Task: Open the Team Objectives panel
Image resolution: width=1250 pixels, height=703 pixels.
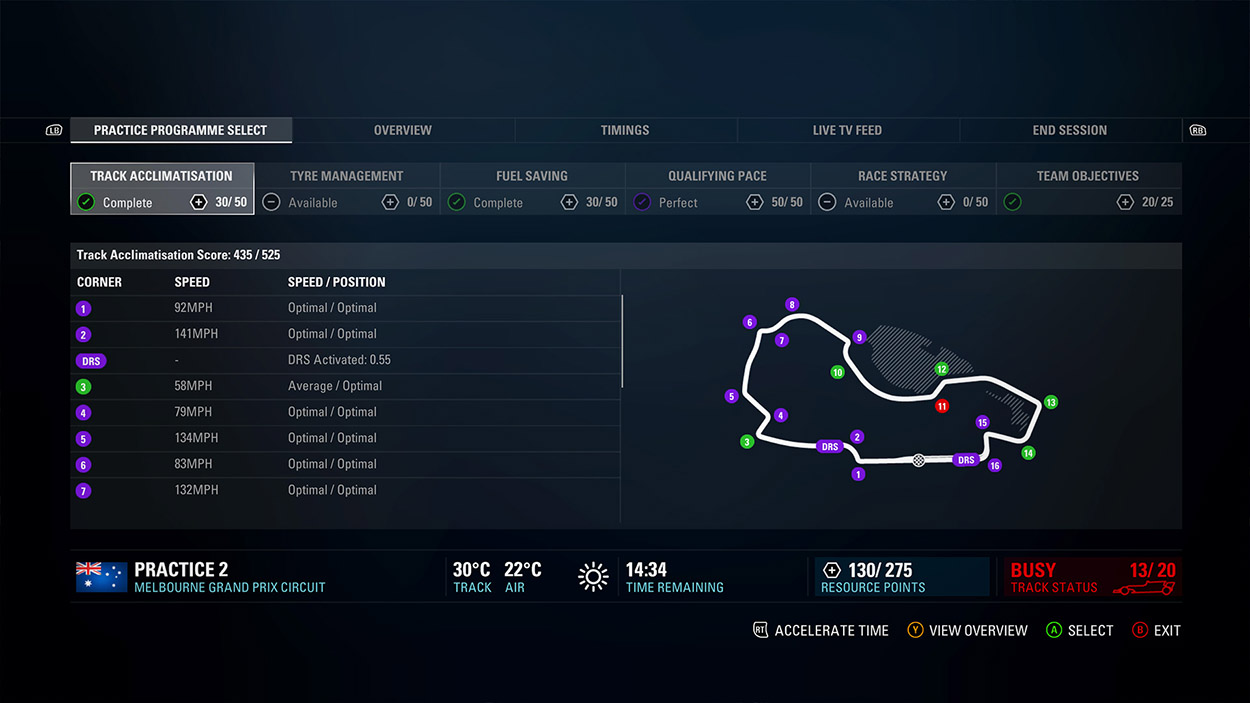Action: tap(1088, 189)
